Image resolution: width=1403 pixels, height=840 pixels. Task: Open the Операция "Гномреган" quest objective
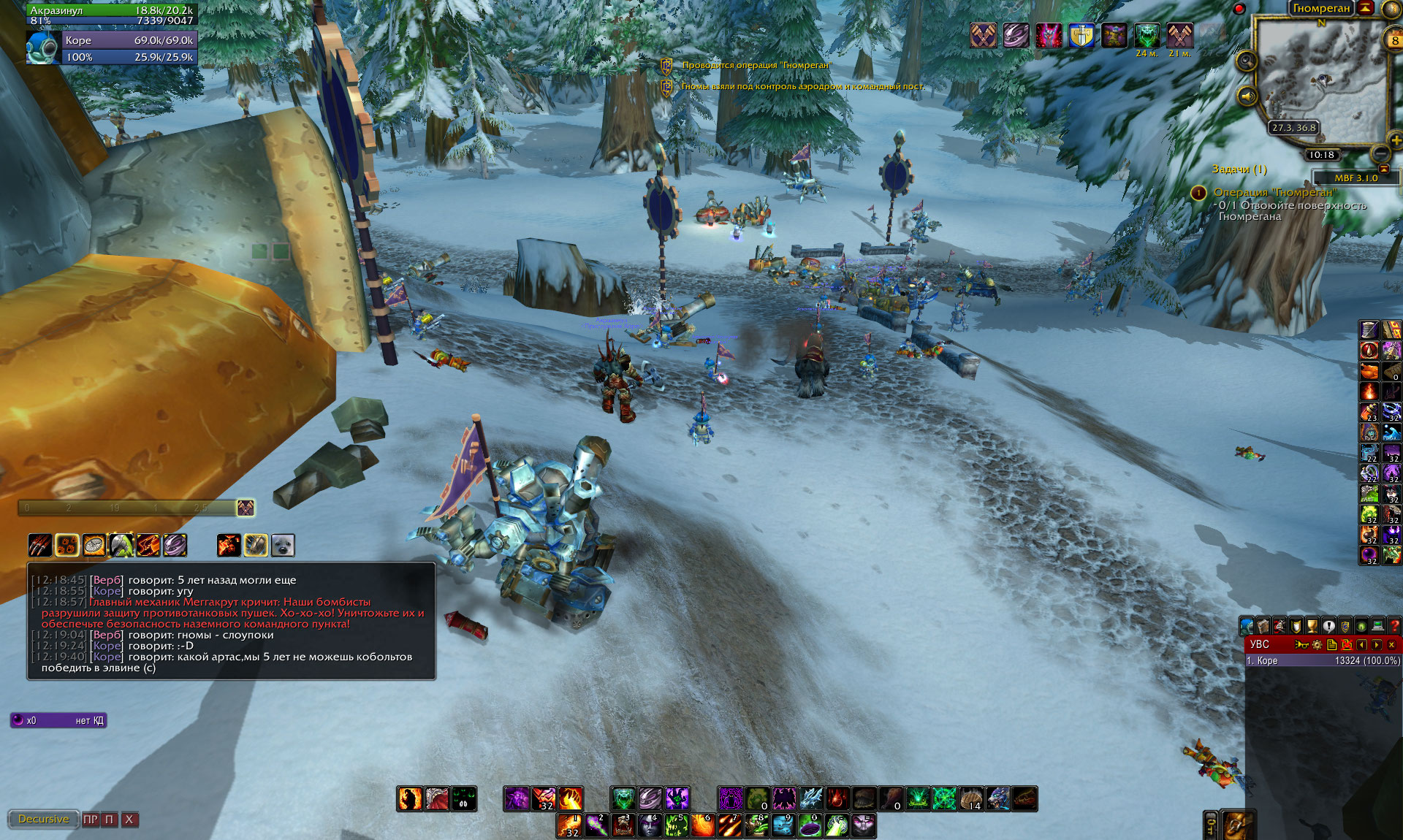tap(1275, 192)
